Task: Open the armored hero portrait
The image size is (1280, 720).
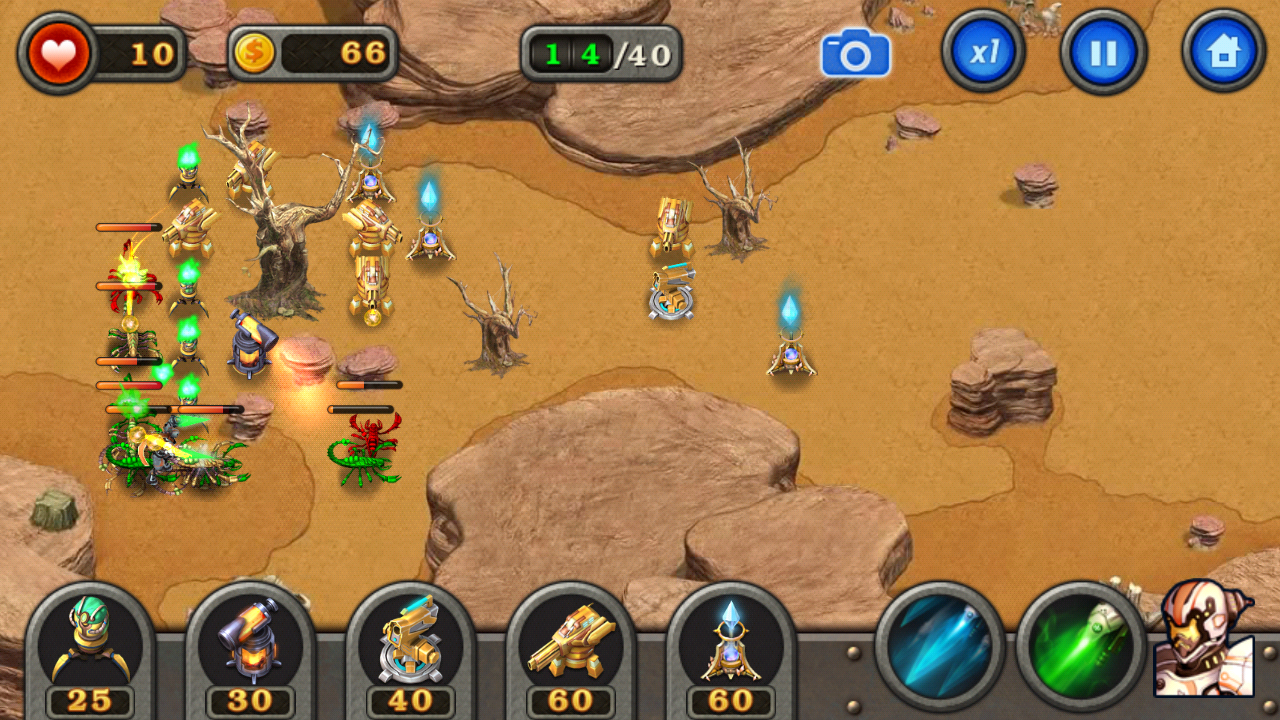Action: pos(1203,640)
